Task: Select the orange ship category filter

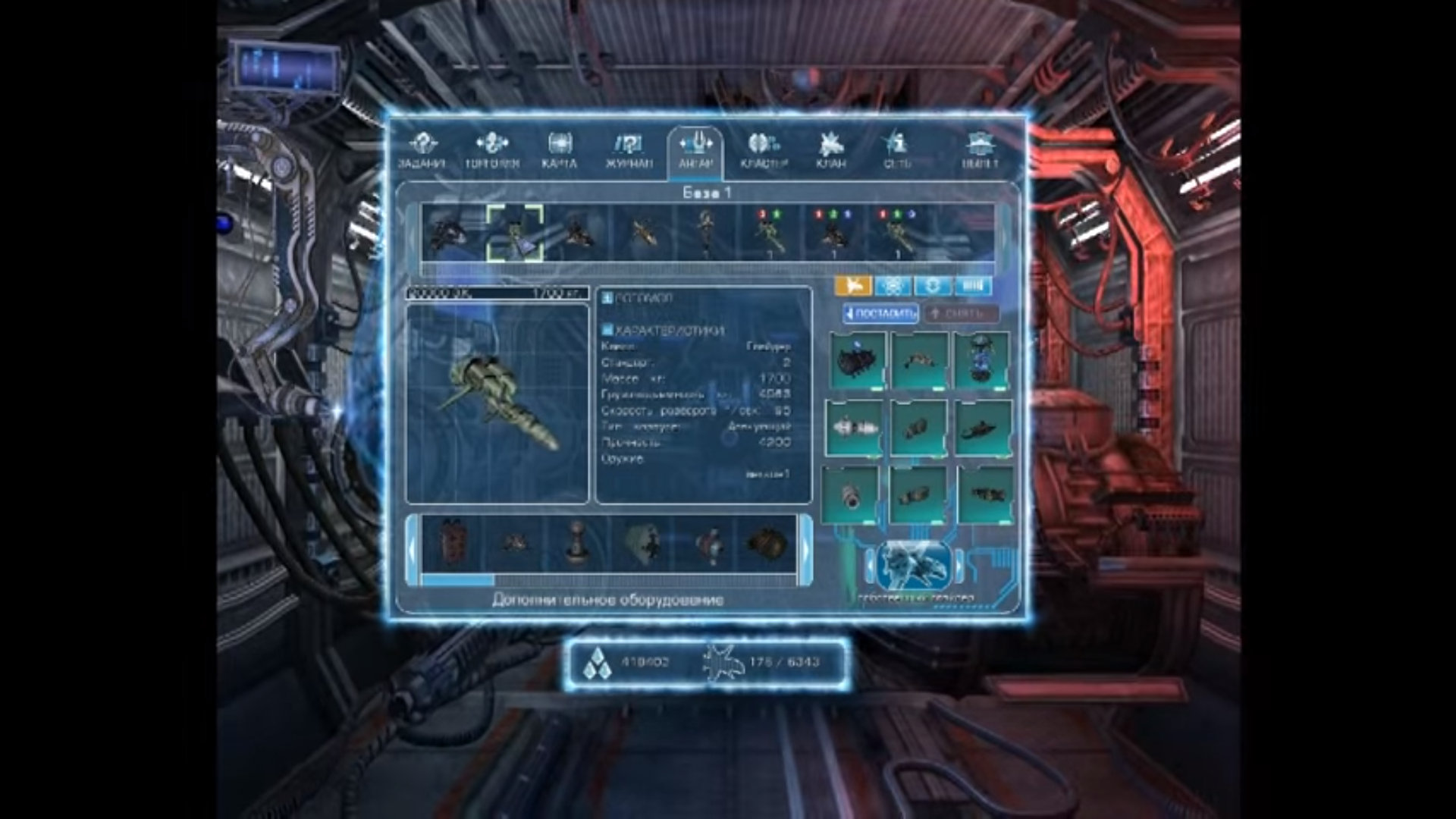Action: point(853,286)
